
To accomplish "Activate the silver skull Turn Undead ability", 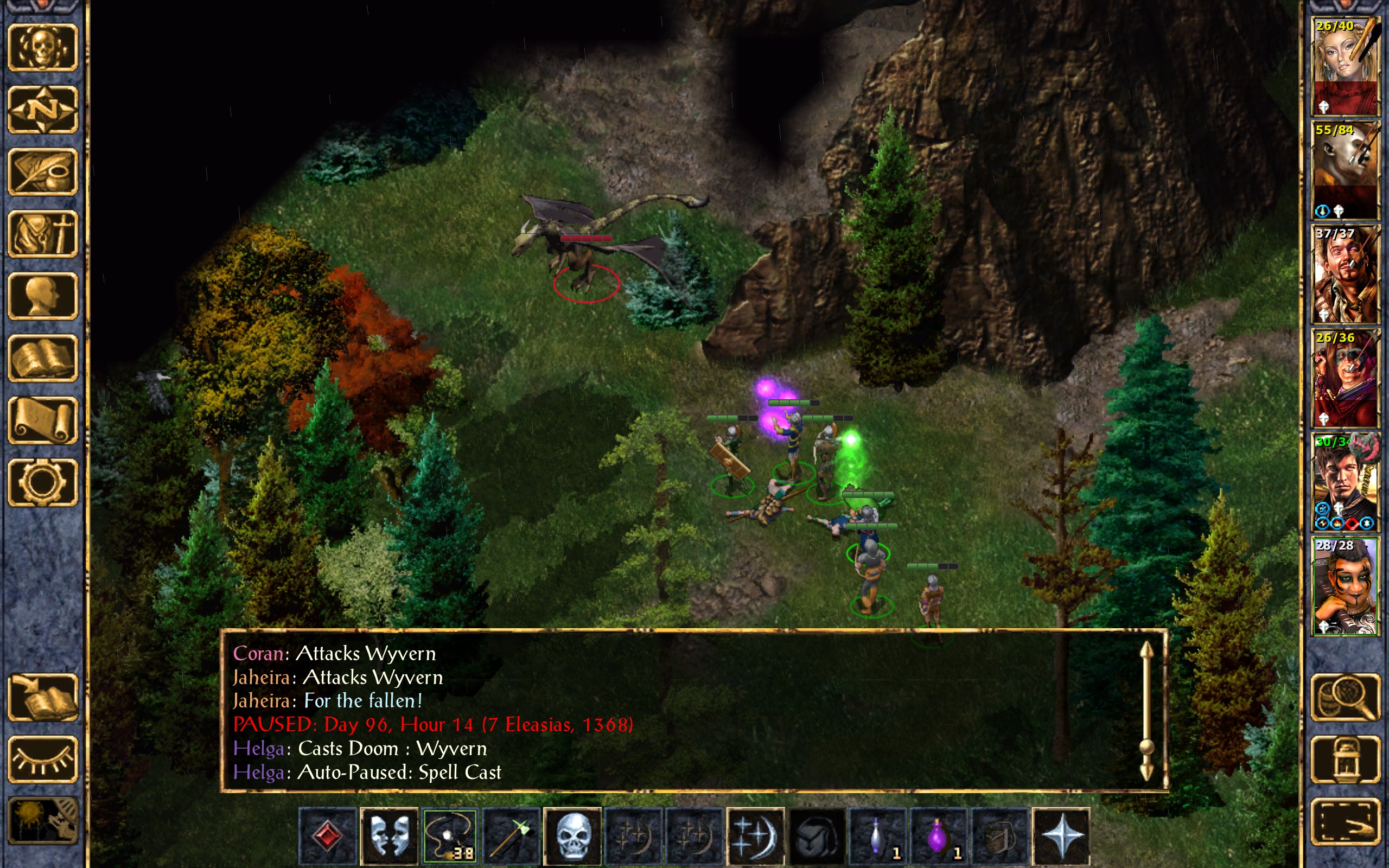I will click(572, 836).
